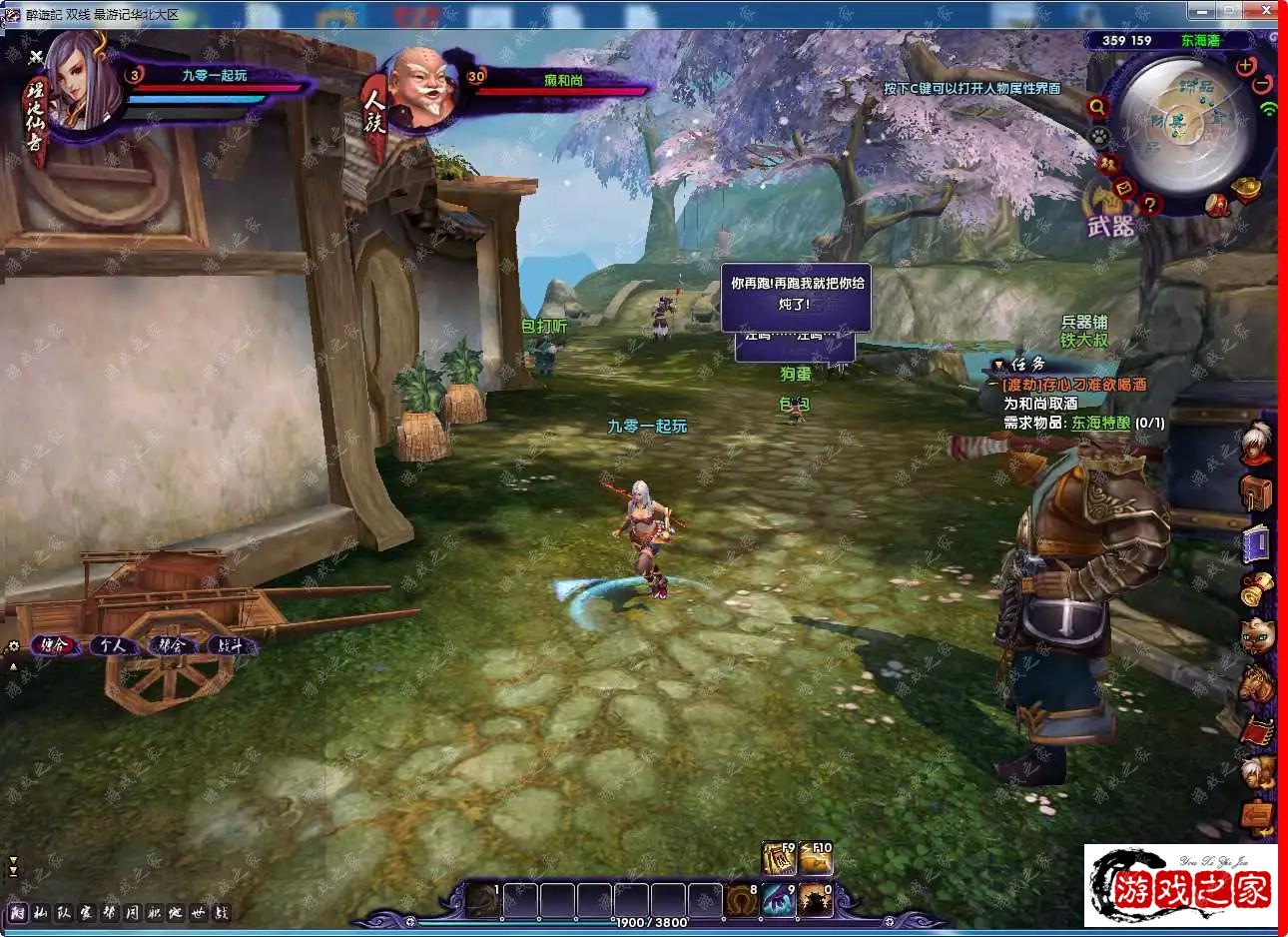Open the paw print pet icon

[x=1099, y=135]
